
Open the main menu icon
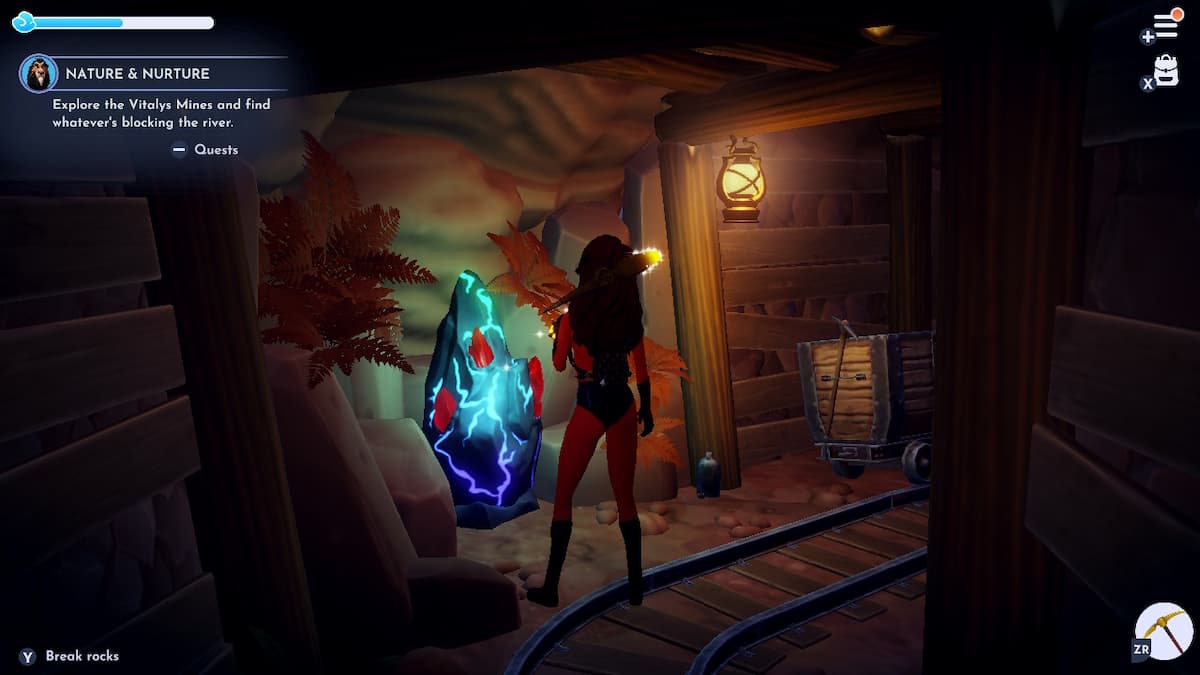(x=1165, y=25)
